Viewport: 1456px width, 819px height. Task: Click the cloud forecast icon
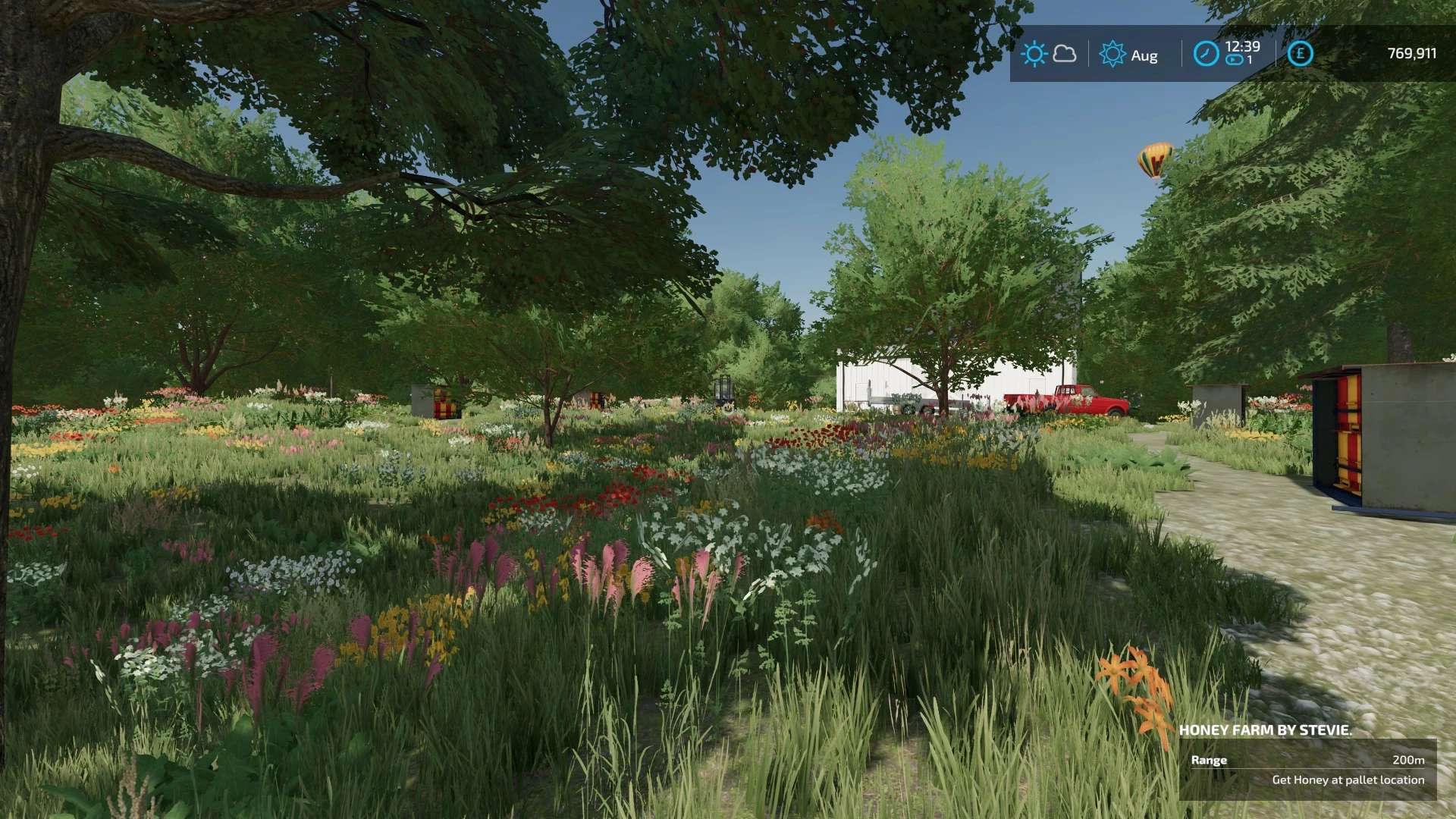coord(1065,54)
